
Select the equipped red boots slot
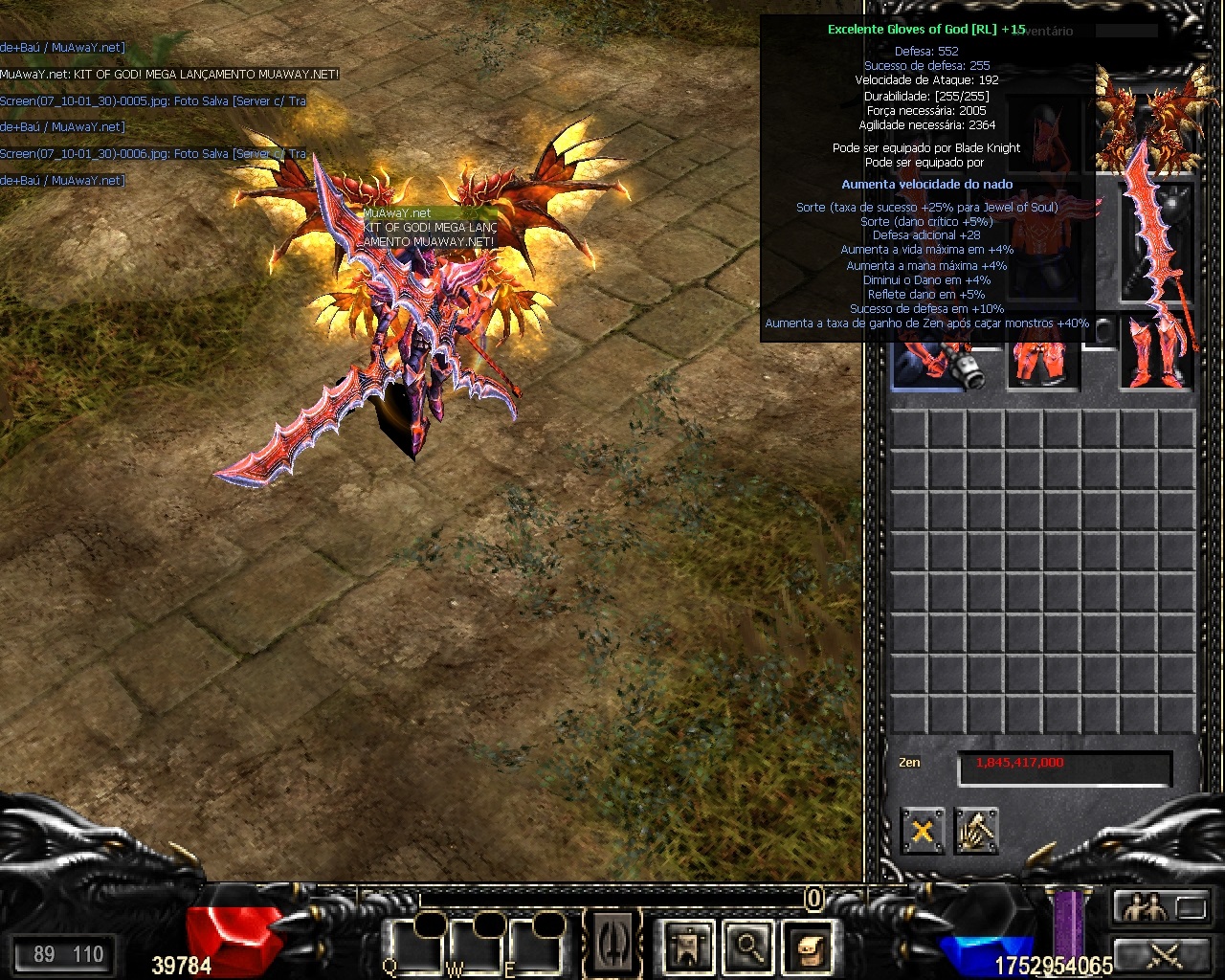click(1157, 354)
